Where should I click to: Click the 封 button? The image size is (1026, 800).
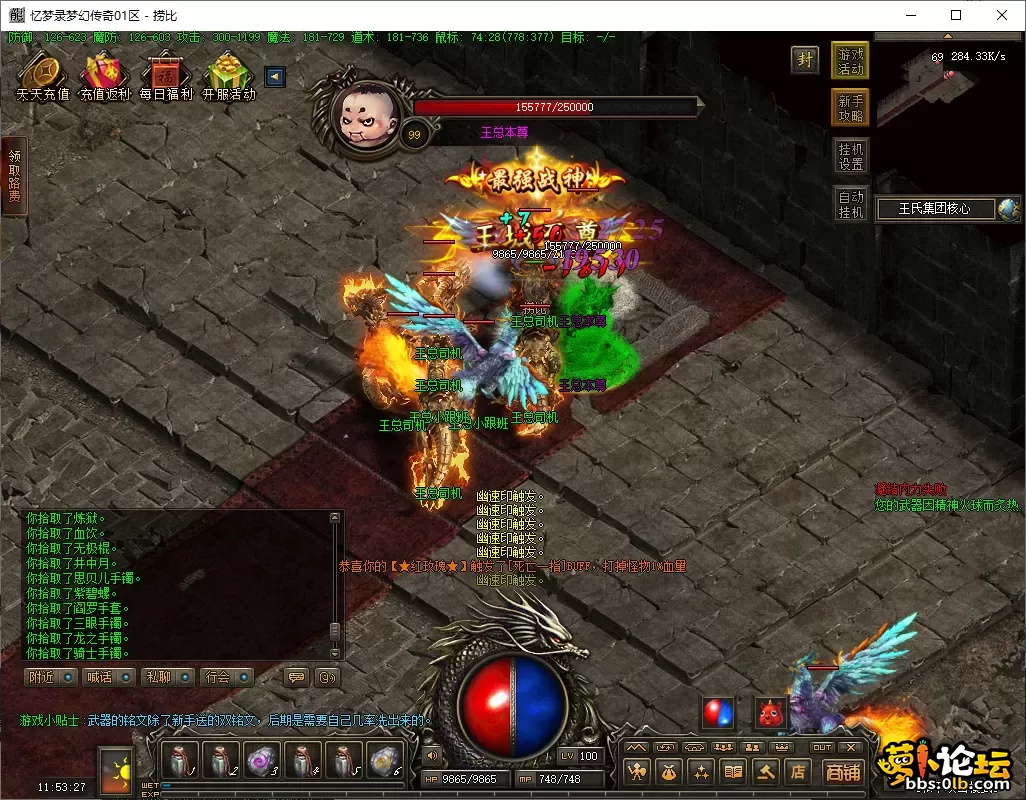click(804, 59)
